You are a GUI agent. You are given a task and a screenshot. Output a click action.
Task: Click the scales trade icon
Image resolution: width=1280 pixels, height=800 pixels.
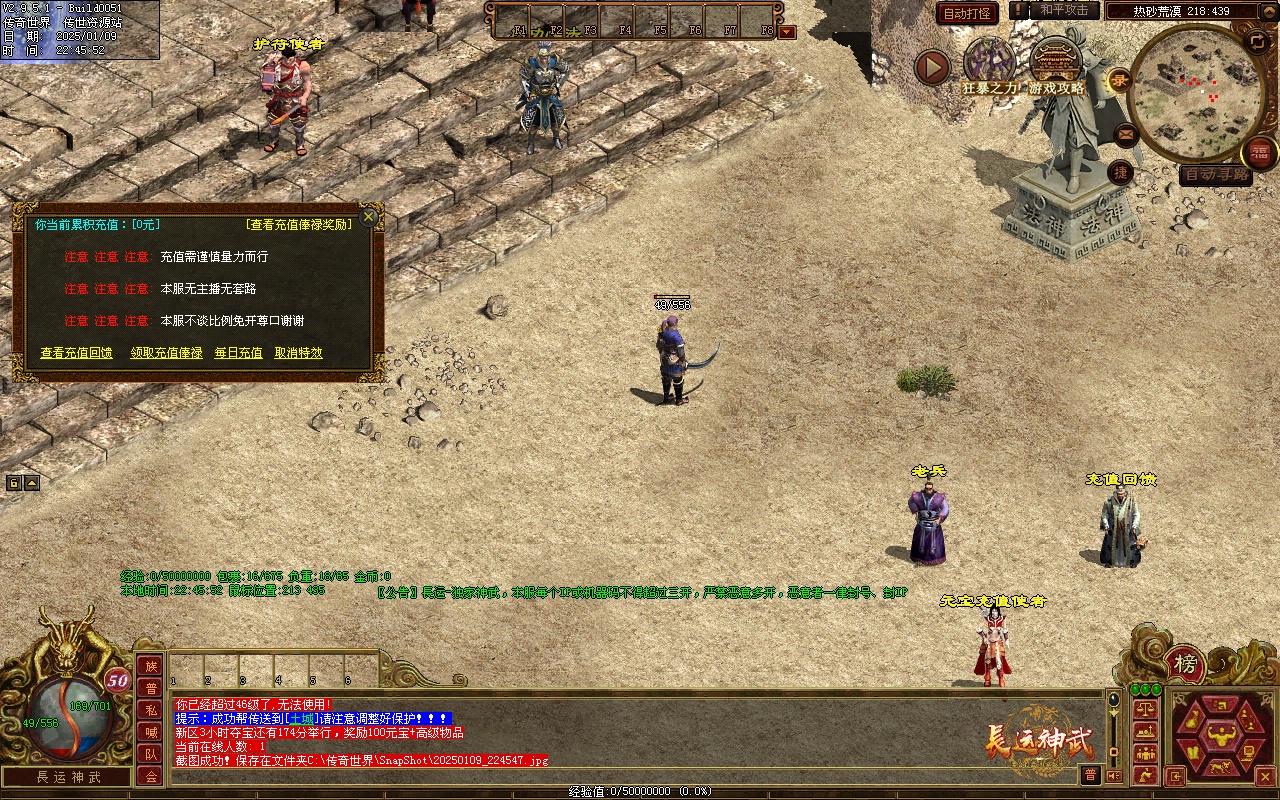coord(1146,710)
